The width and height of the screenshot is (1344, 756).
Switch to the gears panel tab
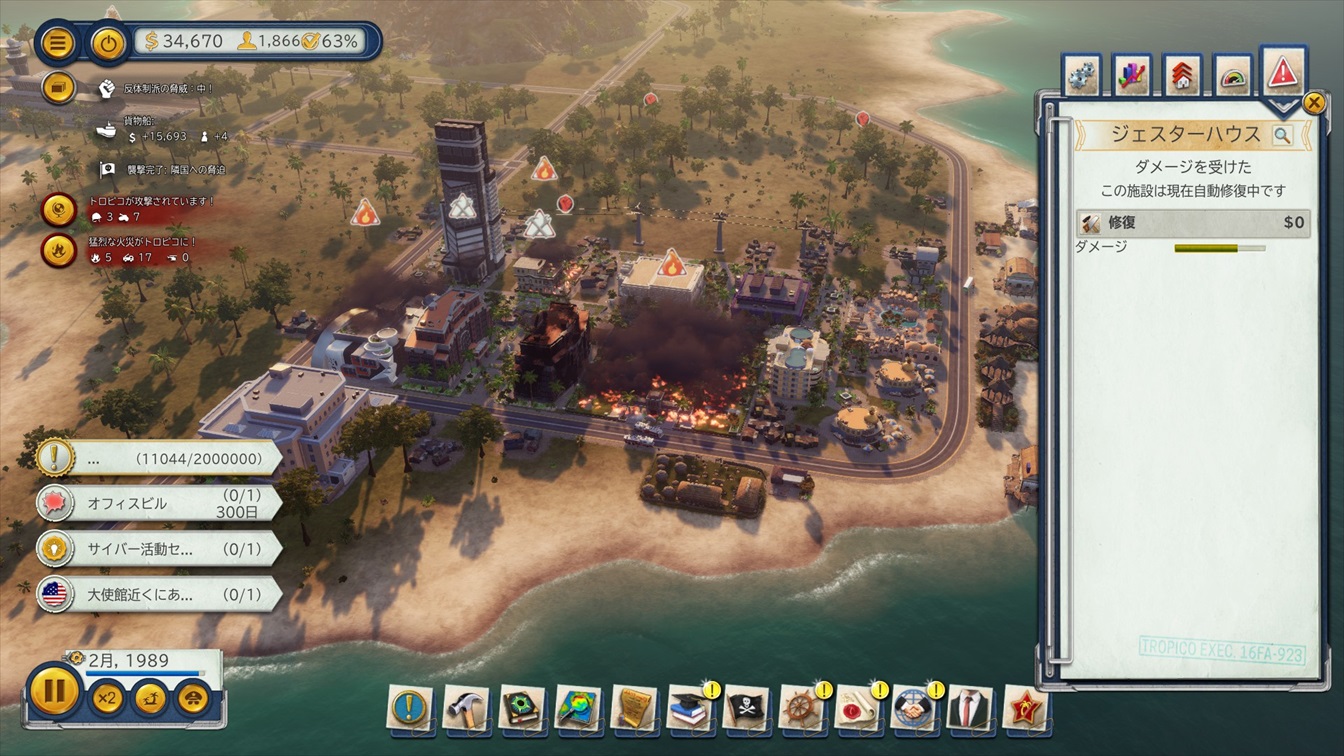tap(1081, 75)
